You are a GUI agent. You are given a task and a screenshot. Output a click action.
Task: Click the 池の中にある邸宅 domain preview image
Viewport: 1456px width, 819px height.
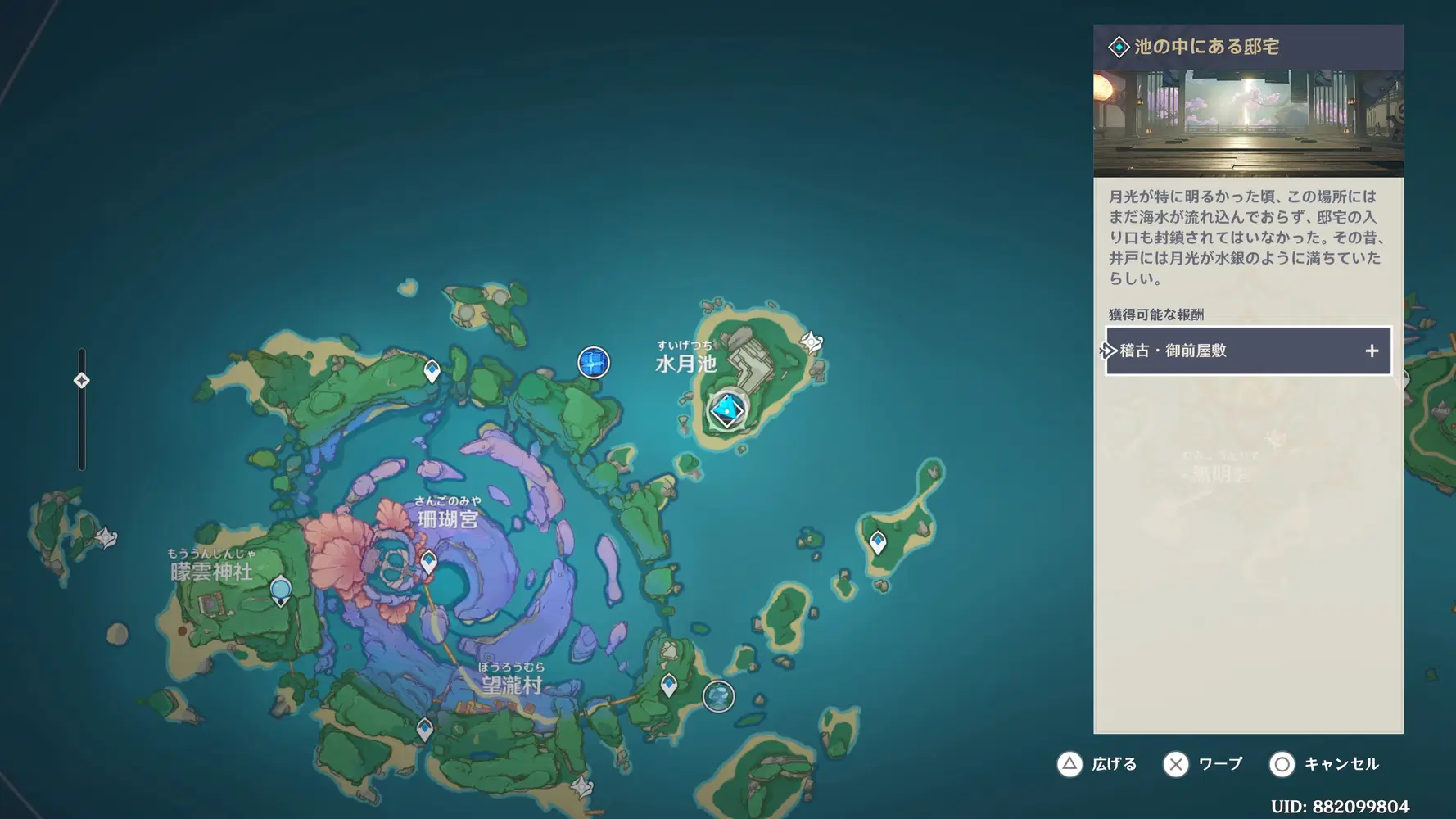click(x=1248, y=124)
